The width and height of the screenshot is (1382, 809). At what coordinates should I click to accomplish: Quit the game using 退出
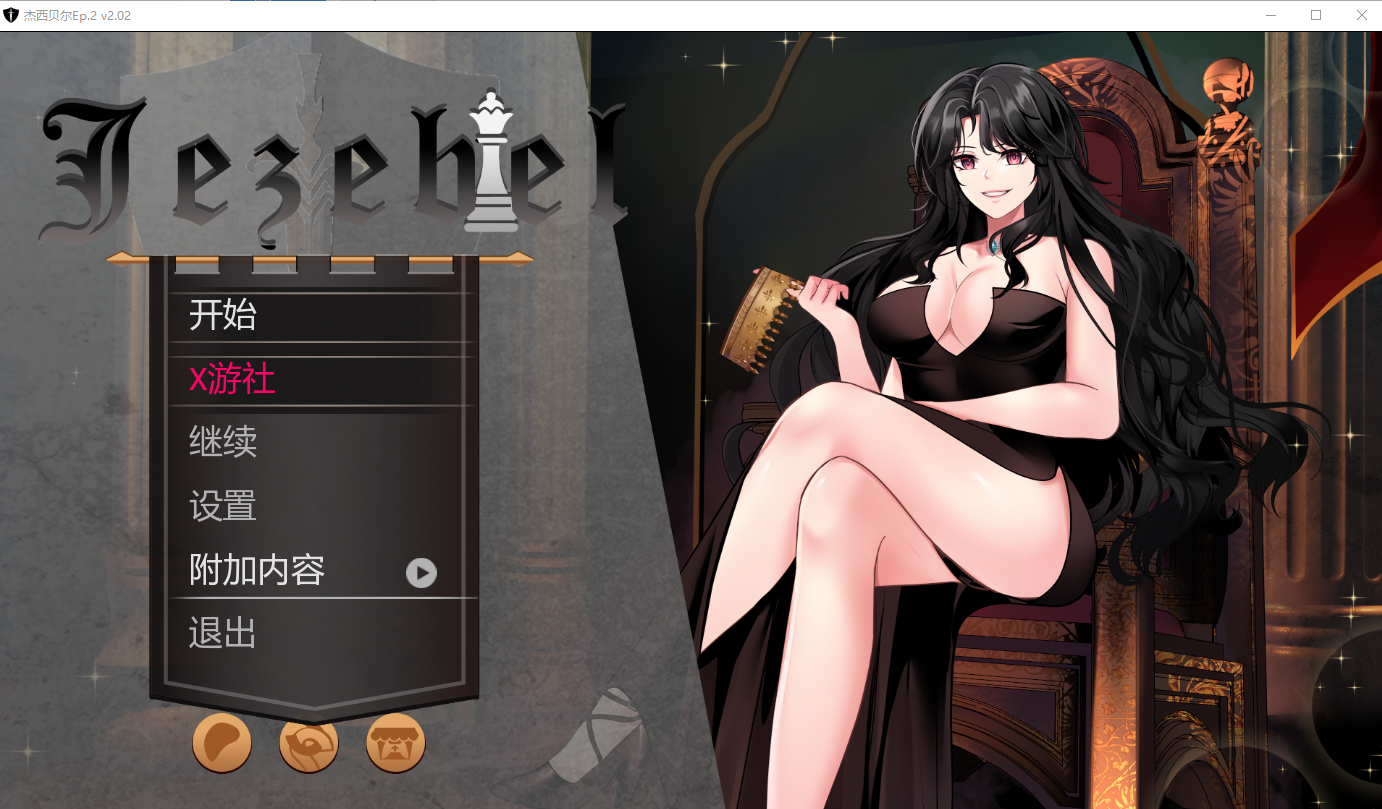click(220, 633)
